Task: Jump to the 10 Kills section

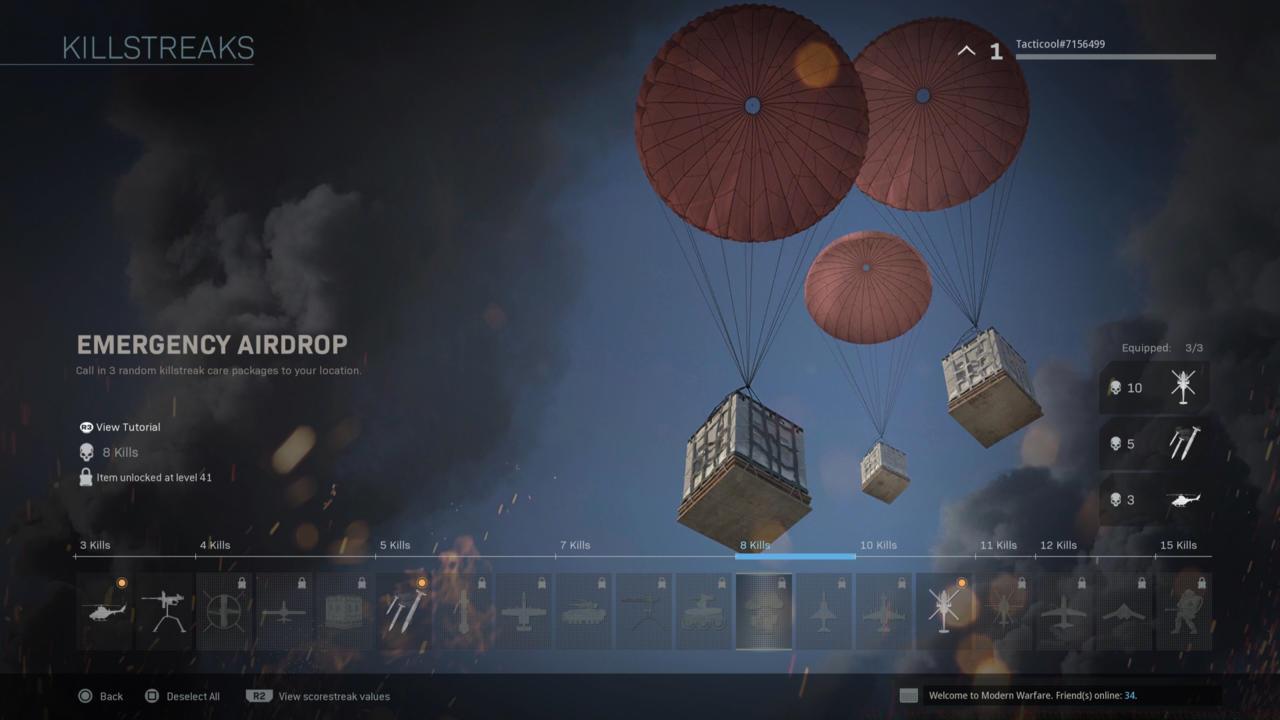Action: (878, 545)
